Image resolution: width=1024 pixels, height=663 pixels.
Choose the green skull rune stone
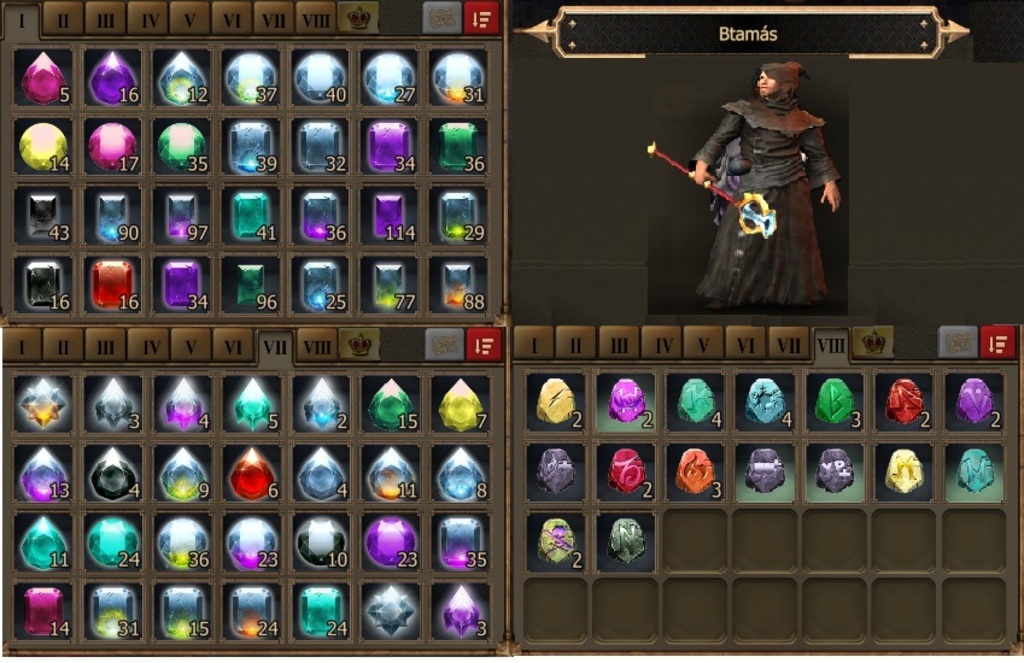(x=556, y=540)
